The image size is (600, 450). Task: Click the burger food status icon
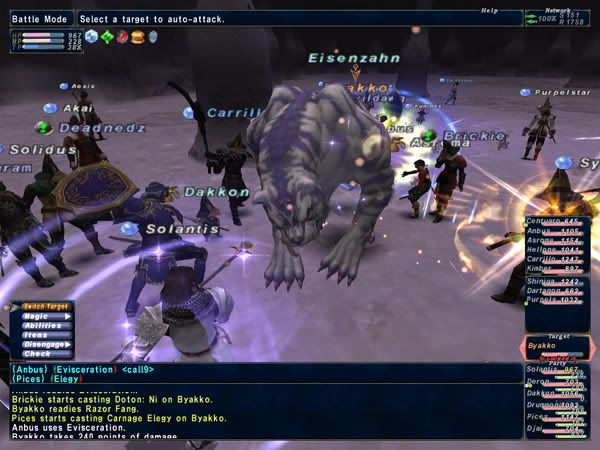(137, 37)
